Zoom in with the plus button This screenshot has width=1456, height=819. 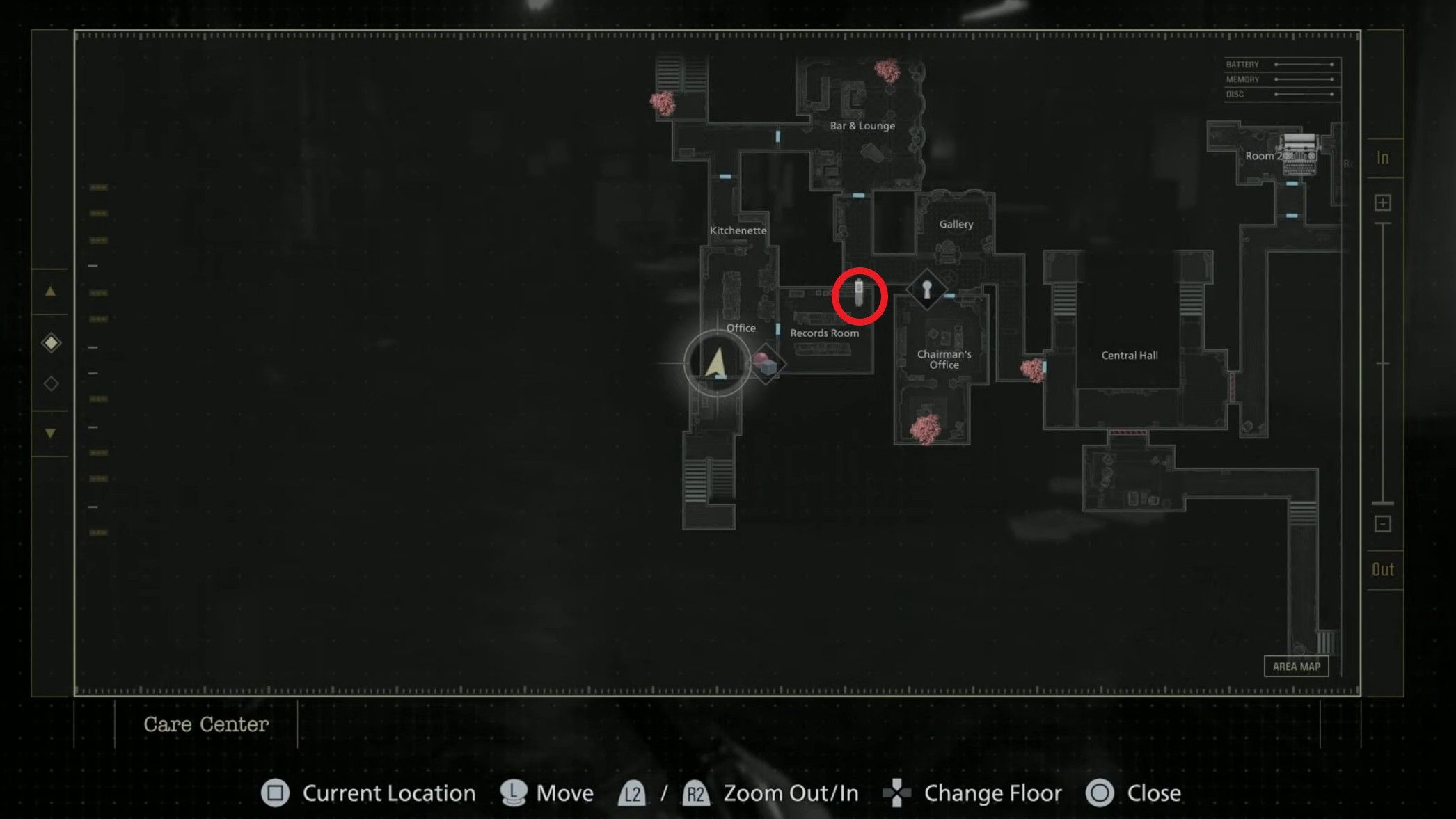[1383, 202]
